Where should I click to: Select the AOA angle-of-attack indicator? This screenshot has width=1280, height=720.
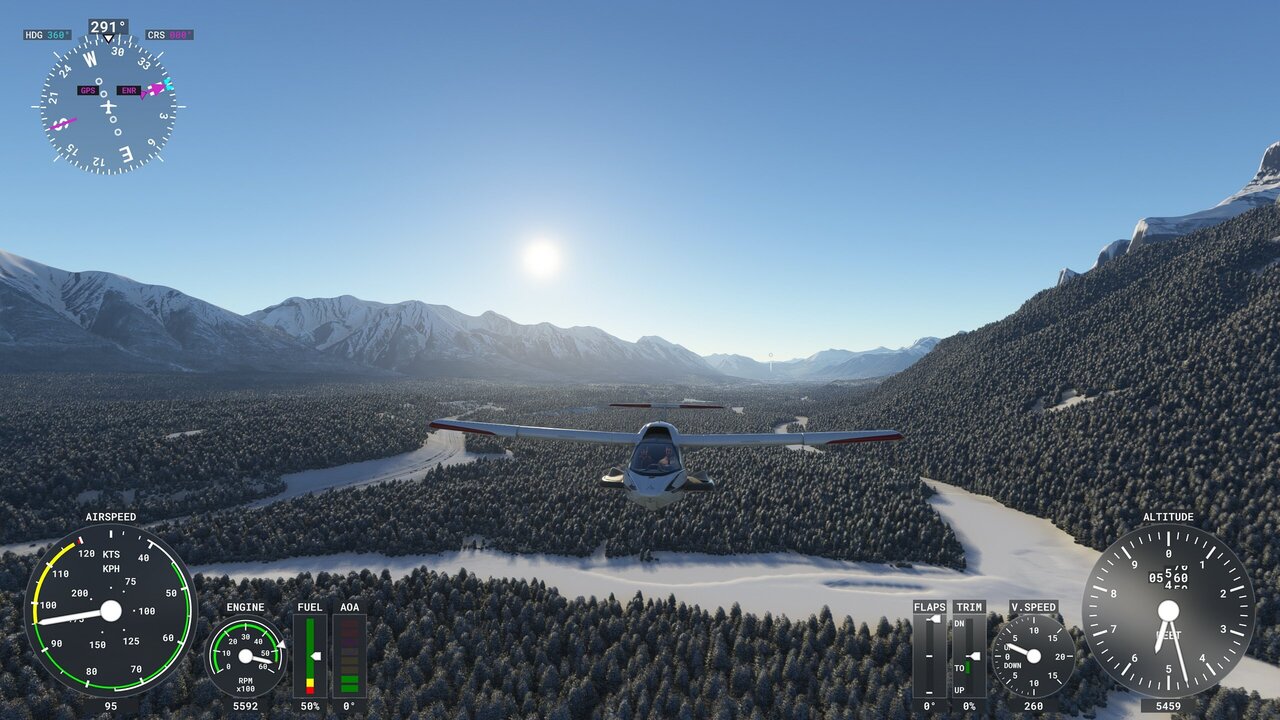(x=350, y=655)
